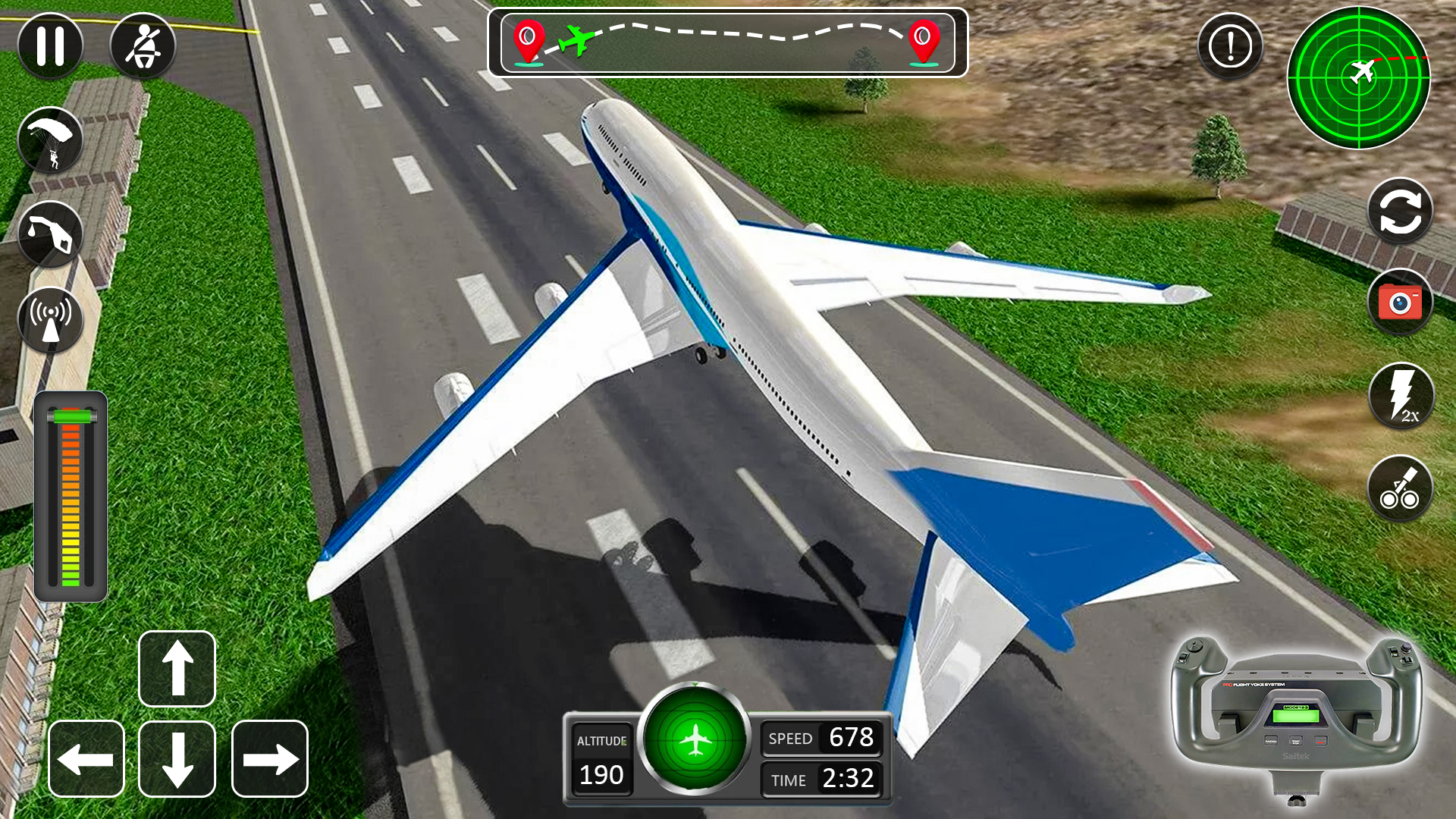Tap the warning alert icon
The height and width of the screenshot is (819, 1456).
pyautogui.click(x=1229, y=45)
